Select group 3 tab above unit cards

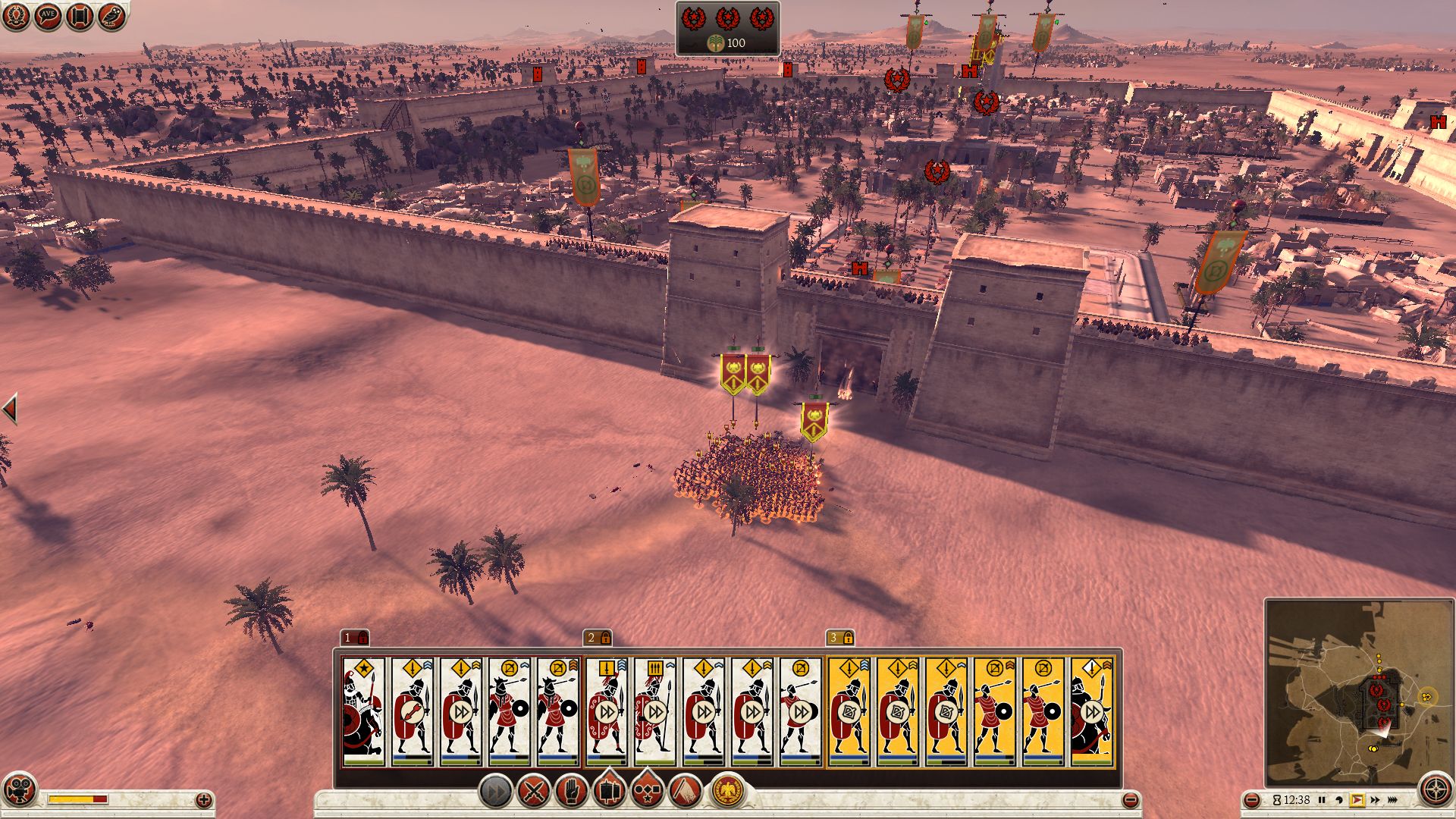840,638
